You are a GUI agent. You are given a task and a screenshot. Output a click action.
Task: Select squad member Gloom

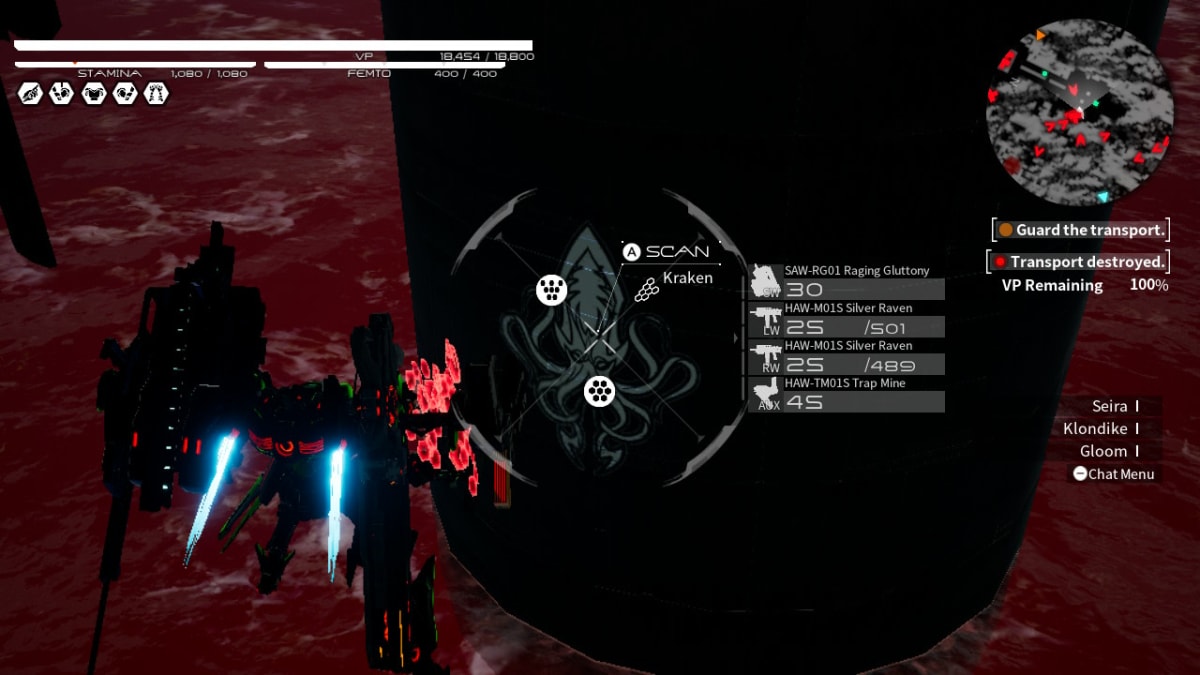point(1104,451)
